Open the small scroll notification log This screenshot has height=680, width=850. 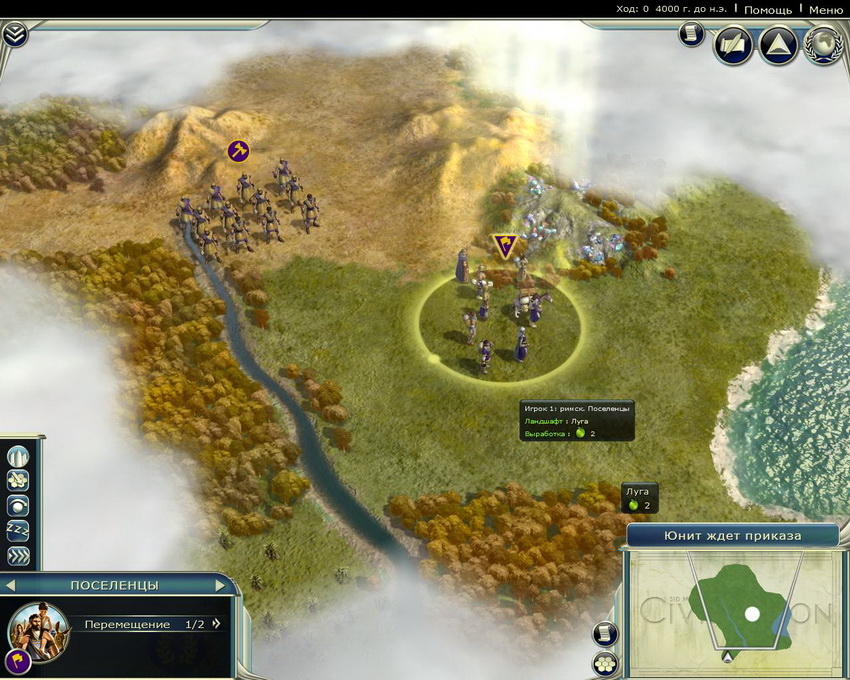[691, 34]
